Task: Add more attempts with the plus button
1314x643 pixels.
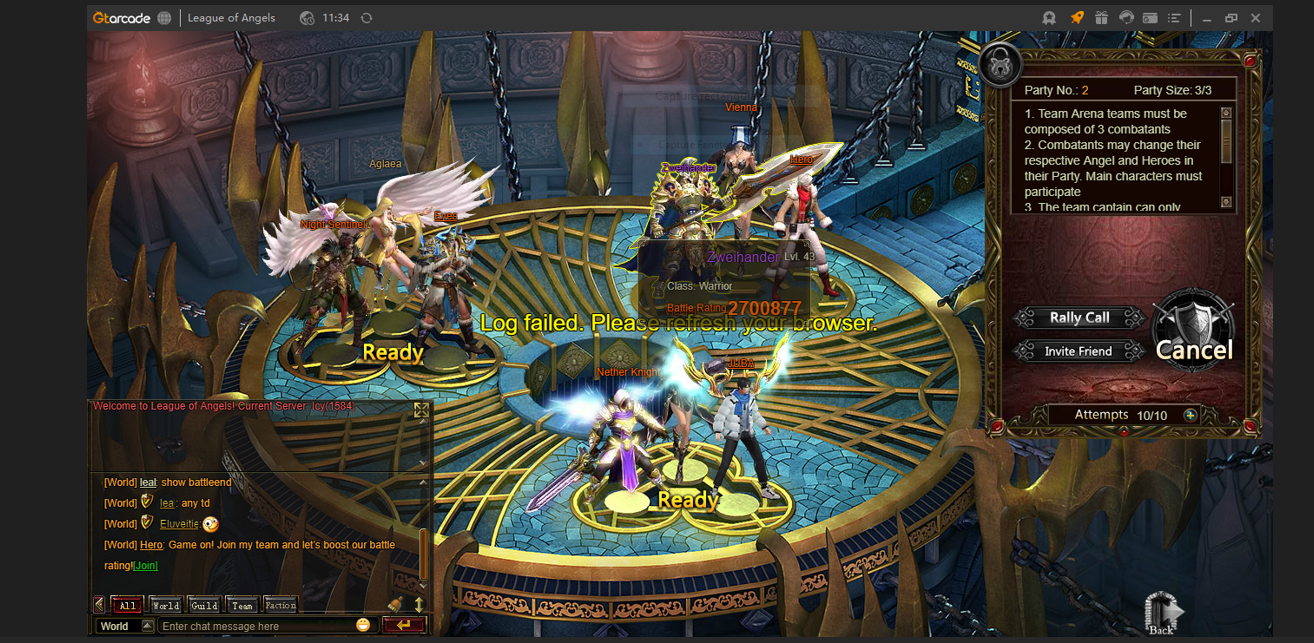Action: (1190, 415)
